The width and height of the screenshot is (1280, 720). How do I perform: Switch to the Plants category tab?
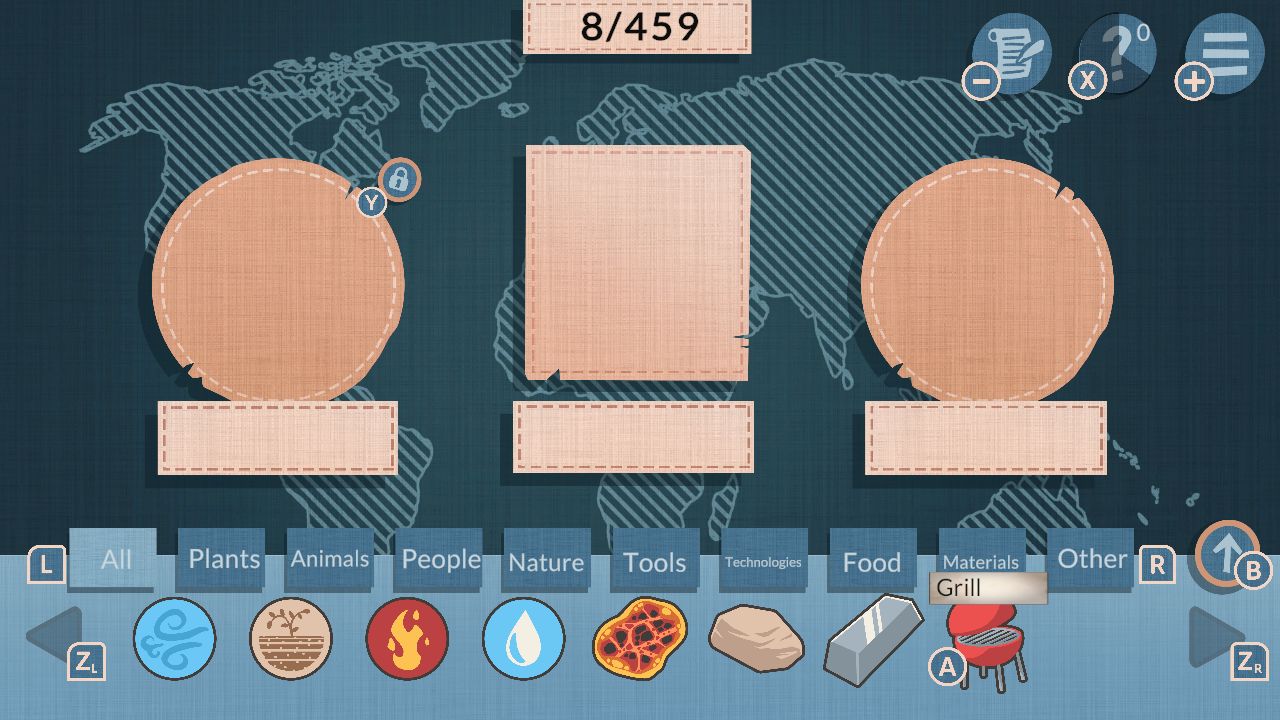click(x=221, y=559)
